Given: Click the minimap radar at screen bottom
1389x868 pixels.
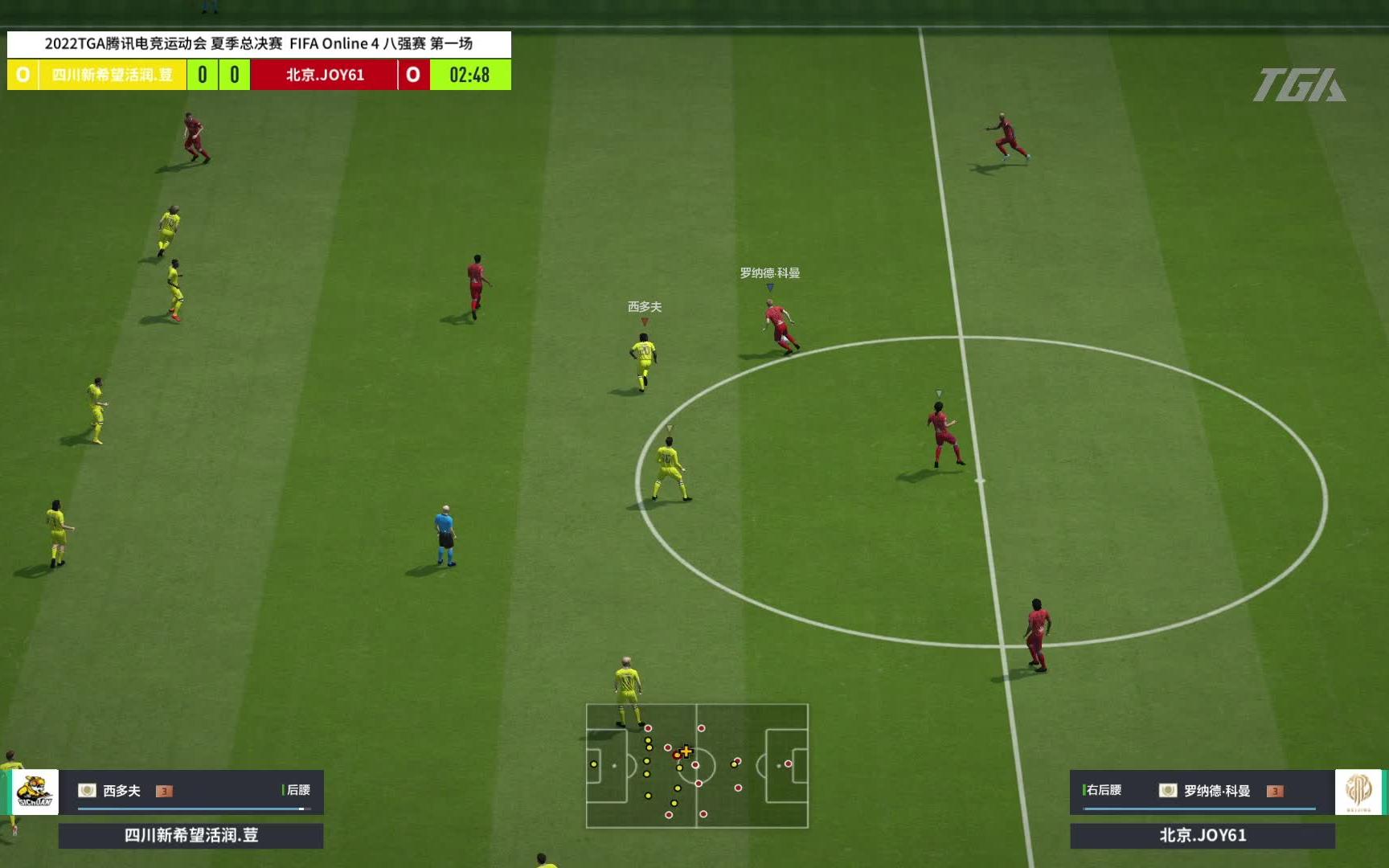Looking at the screenshot, I should point(698,766).
